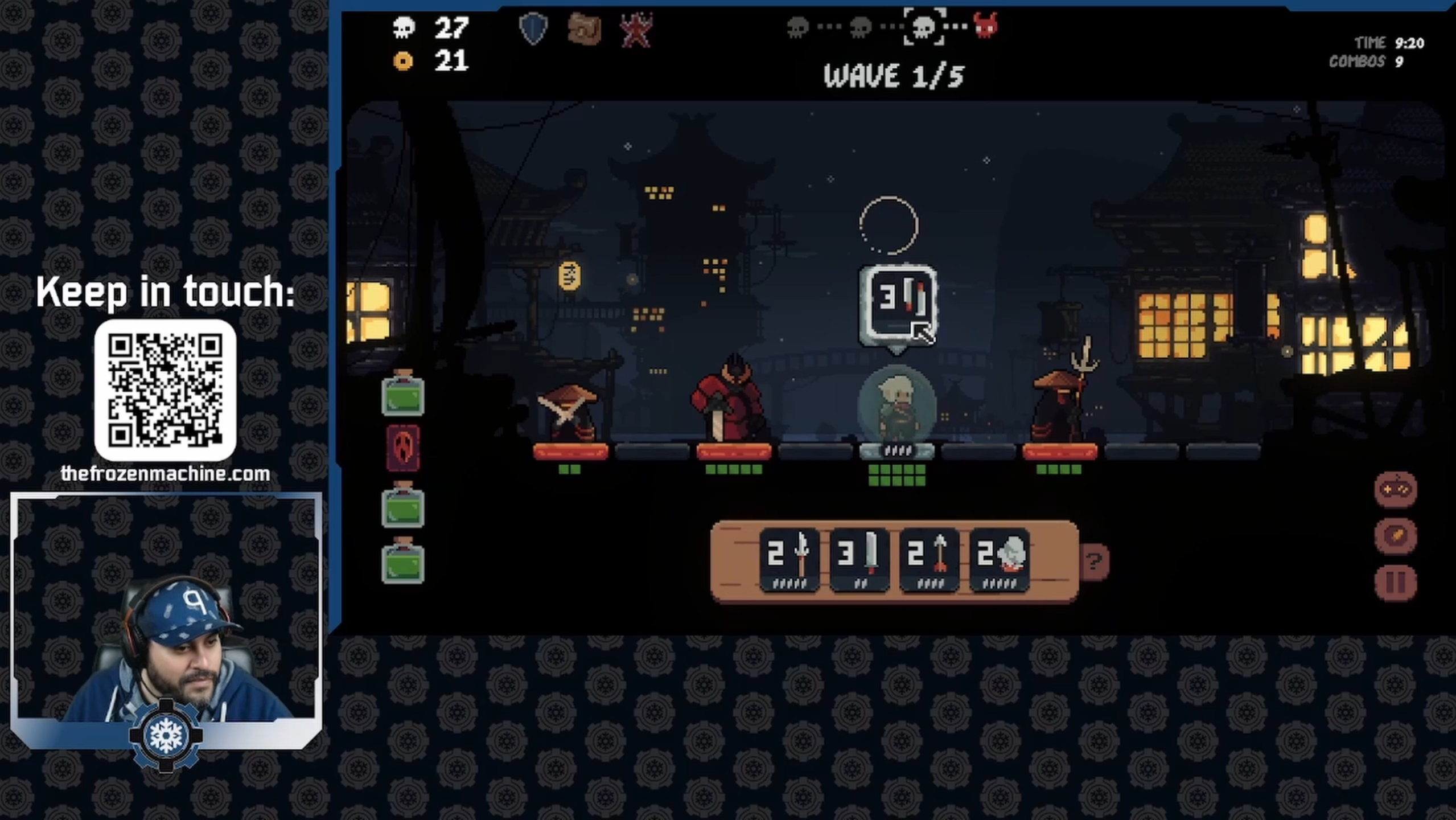Viewport: 1456px width, 820px height.
Task: Click the red horned boss wave marker
Action: (x=985, y=26)
